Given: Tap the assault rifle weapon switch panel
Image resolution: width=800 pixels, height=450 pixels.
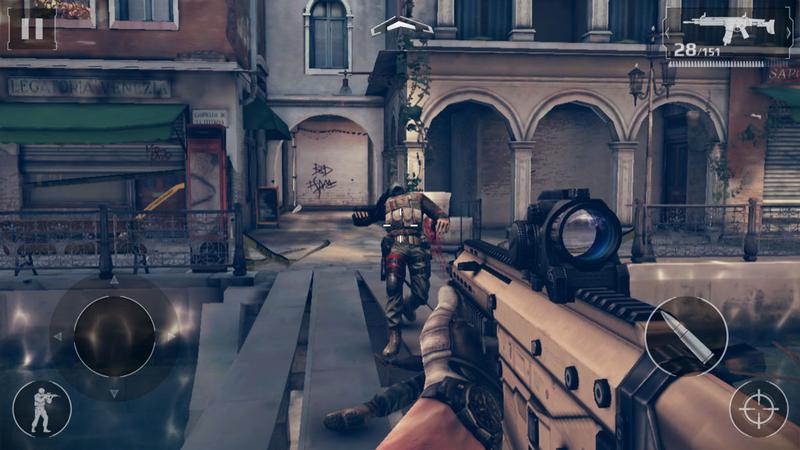Looking at the screenshot, I should [x=727, y=32].
